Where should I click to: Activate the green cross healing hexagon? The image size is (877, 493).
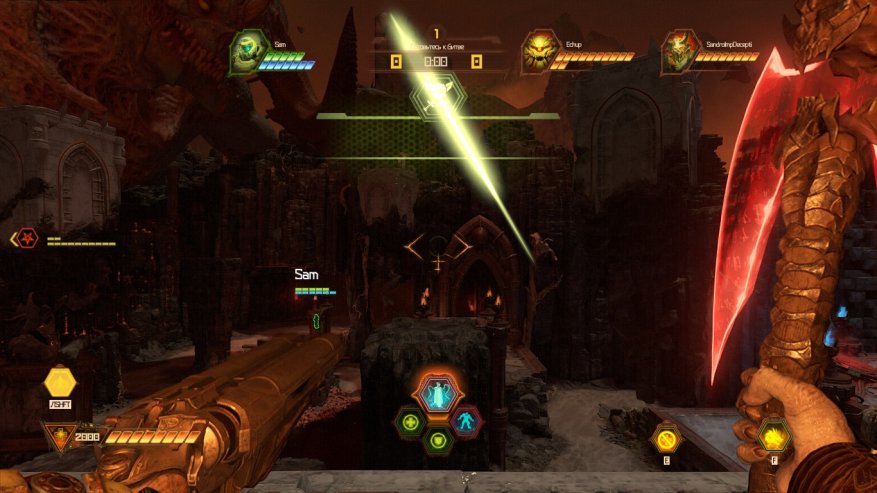click(x=409, y=423)
